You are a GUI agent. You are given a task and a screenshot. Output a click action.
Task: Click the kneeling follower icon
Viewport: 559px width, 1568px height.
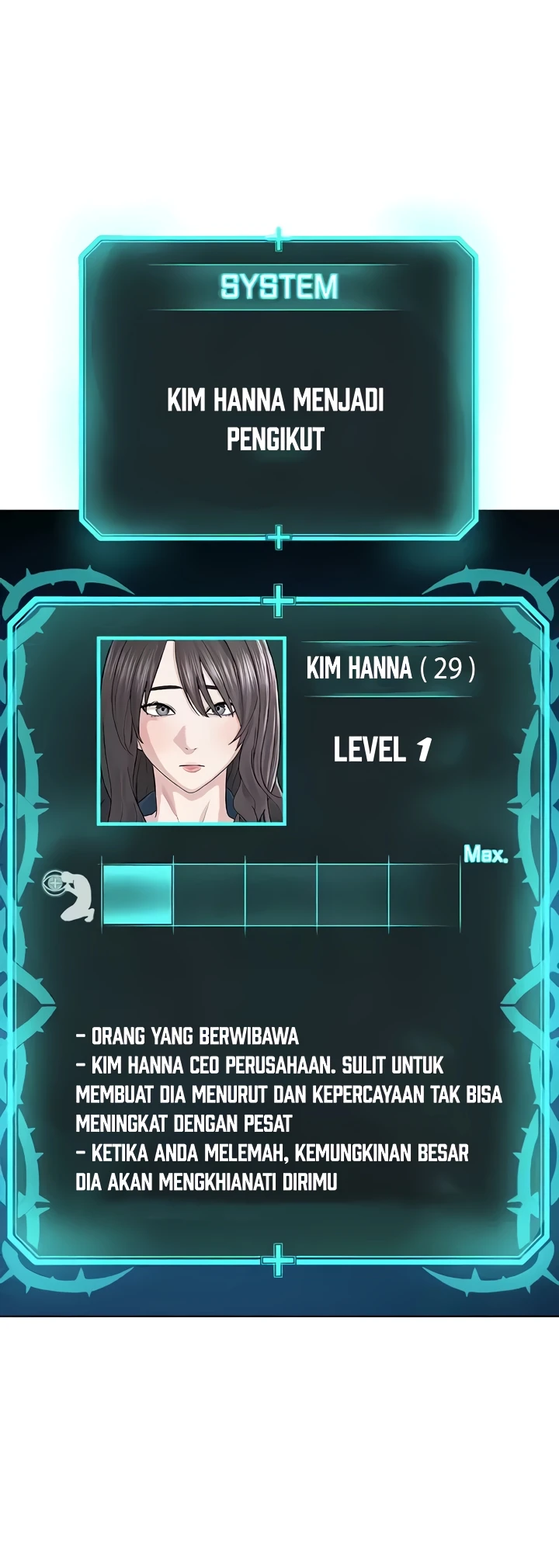tap(71, 895)
